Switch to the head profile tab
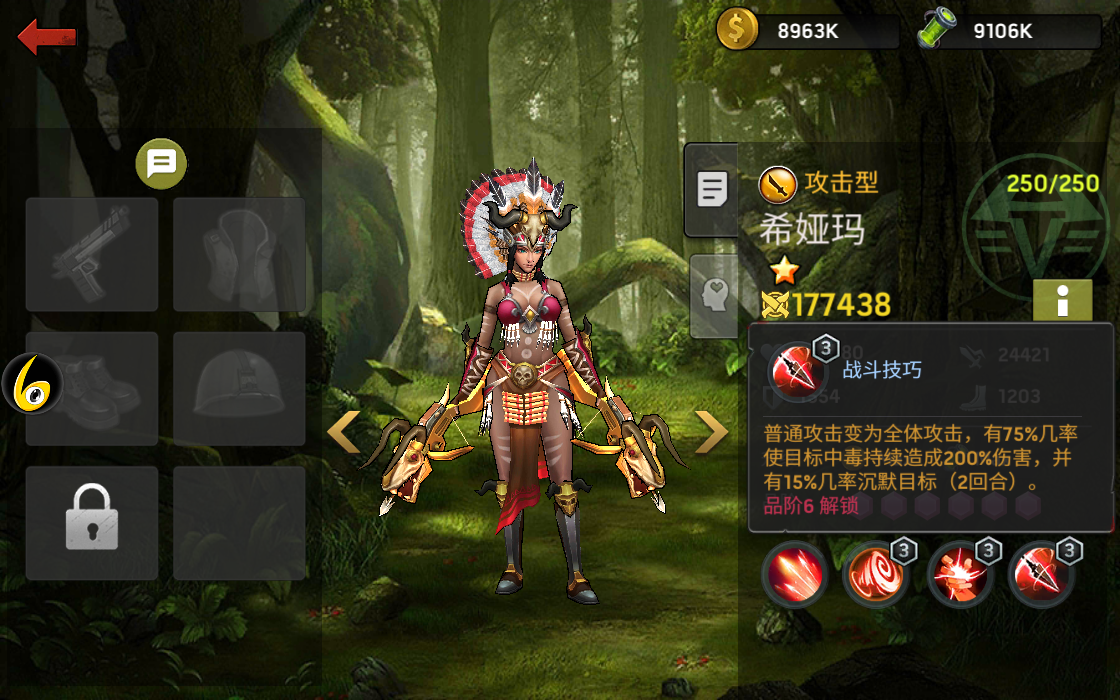Image resolution: width=1120 pixels, height=700 pixels. click(713, 295)
